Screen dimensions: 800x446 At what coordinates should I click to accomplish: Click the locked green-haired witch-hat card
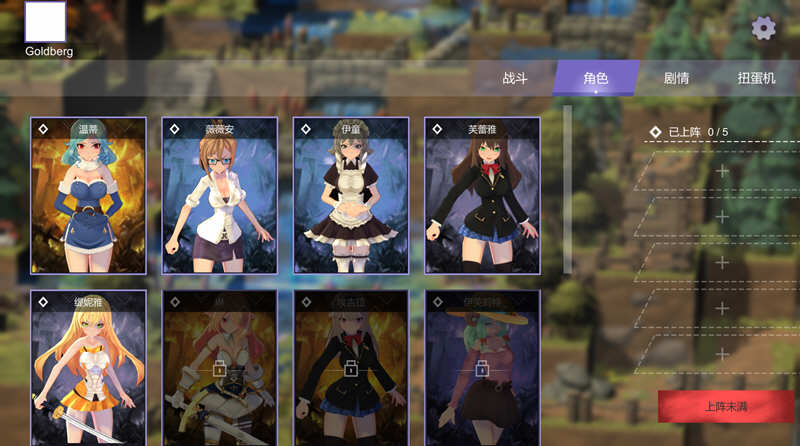(x=482, y=368)
